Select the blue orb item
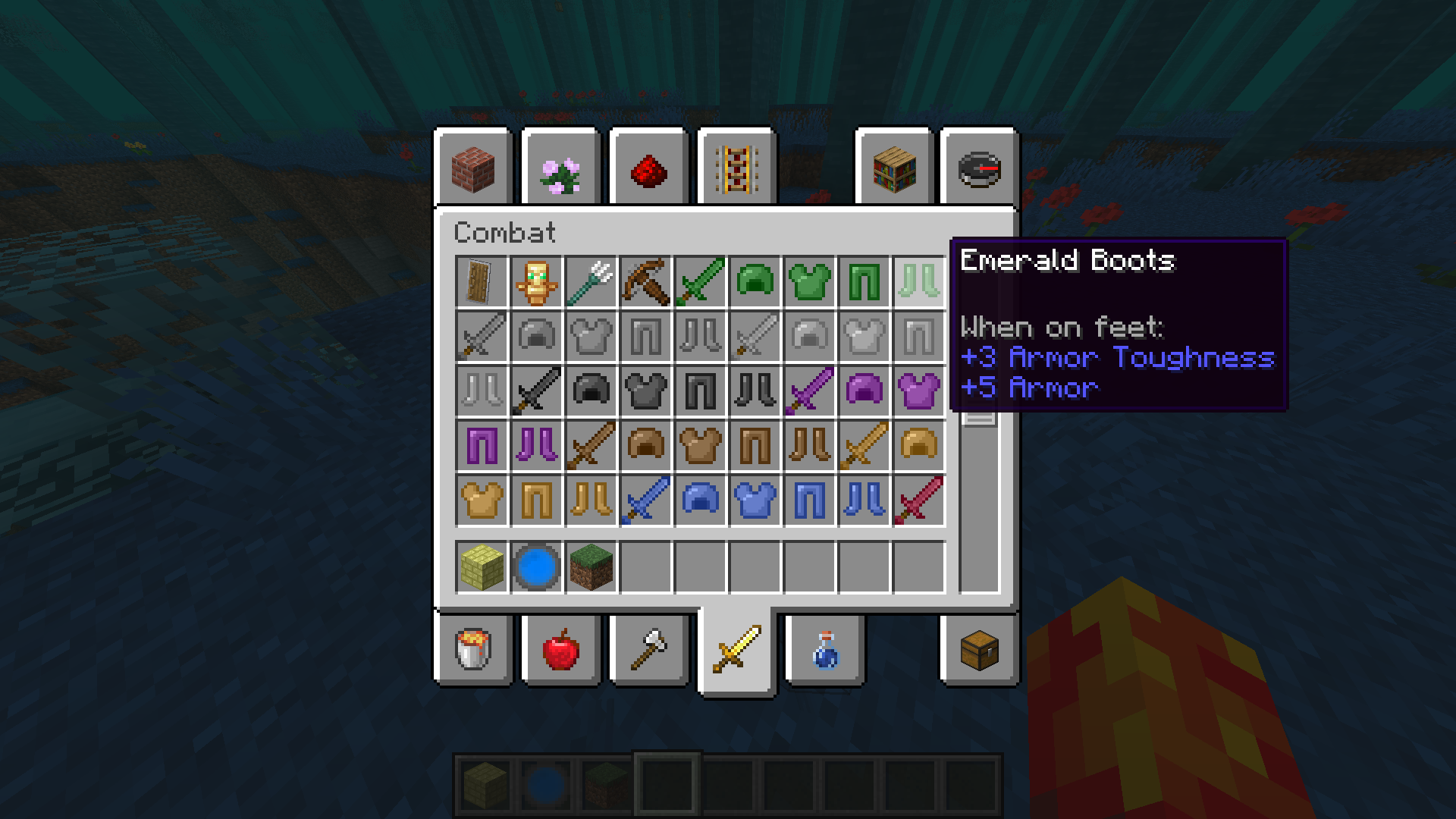Viewport: 1456px width, 819px height. point(537,566)
